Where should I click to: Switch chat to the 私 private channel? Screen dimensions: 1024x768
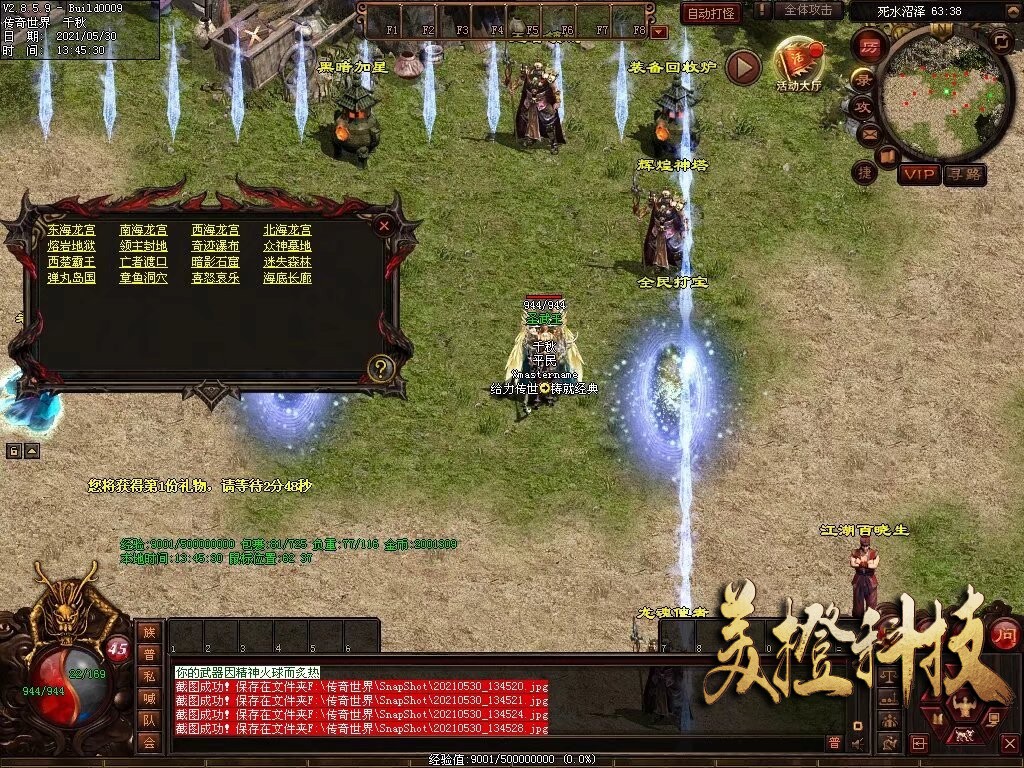(149, 675)
